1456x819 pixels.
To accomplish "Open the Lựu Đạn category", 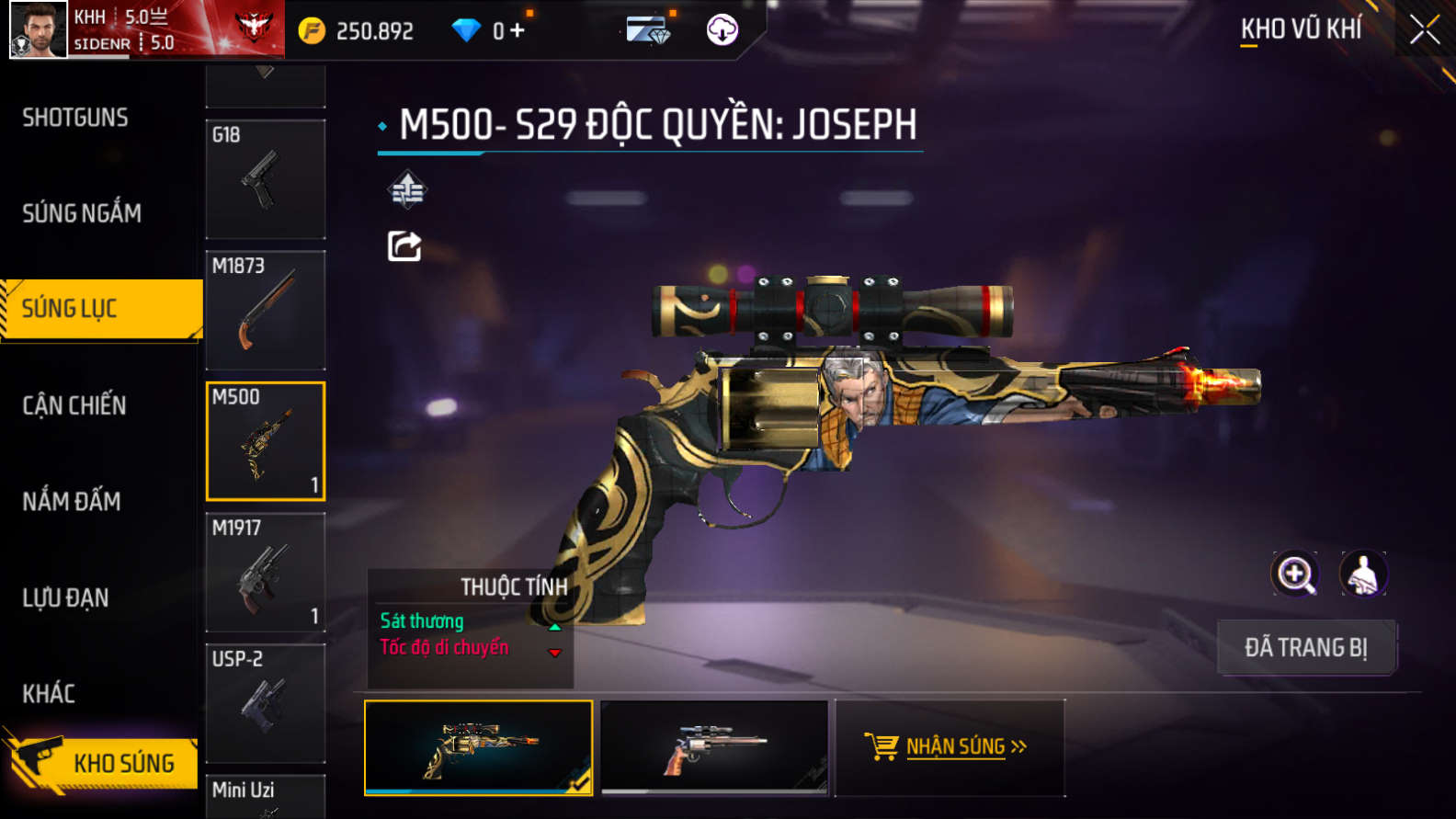I will 65,597.
